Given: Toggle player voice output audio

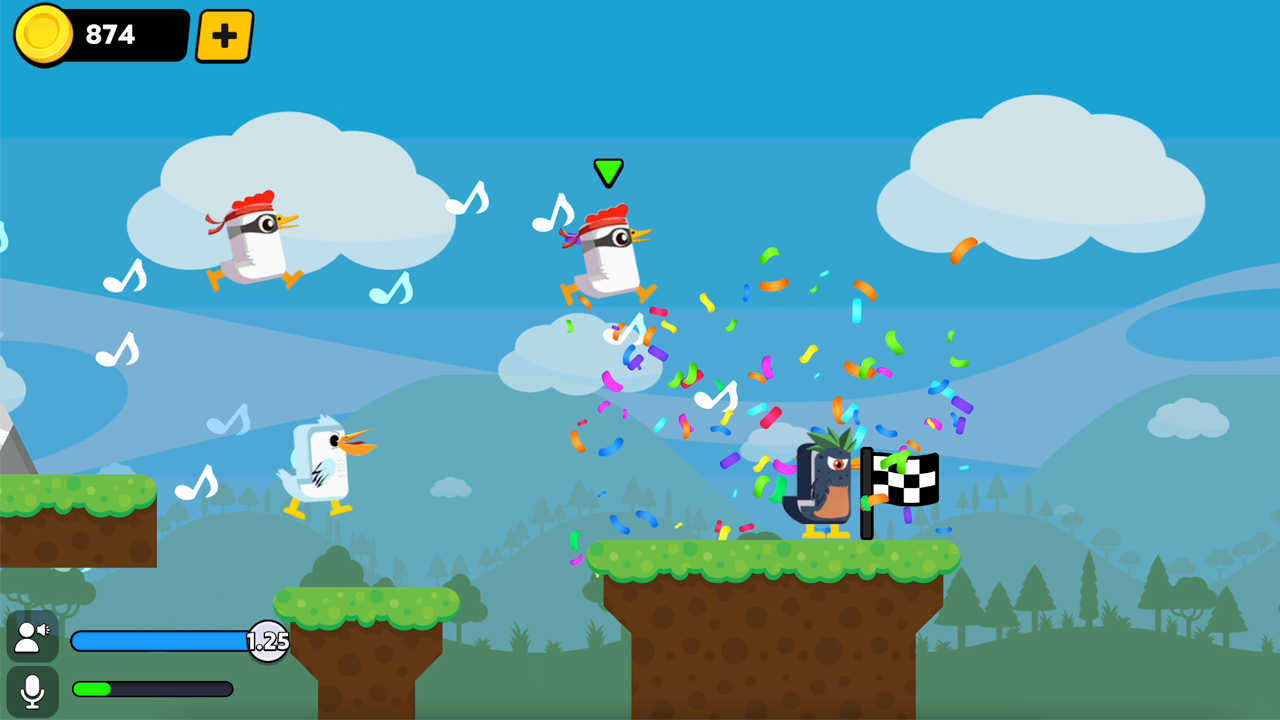Looking at the screenshot, I should 32,635.
